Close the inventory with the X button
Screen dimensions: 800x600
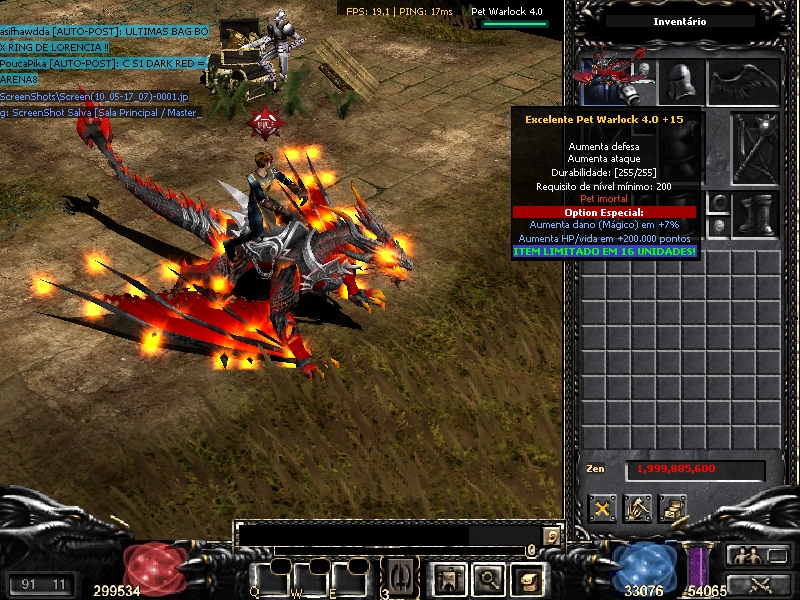(x=602, y=508)
